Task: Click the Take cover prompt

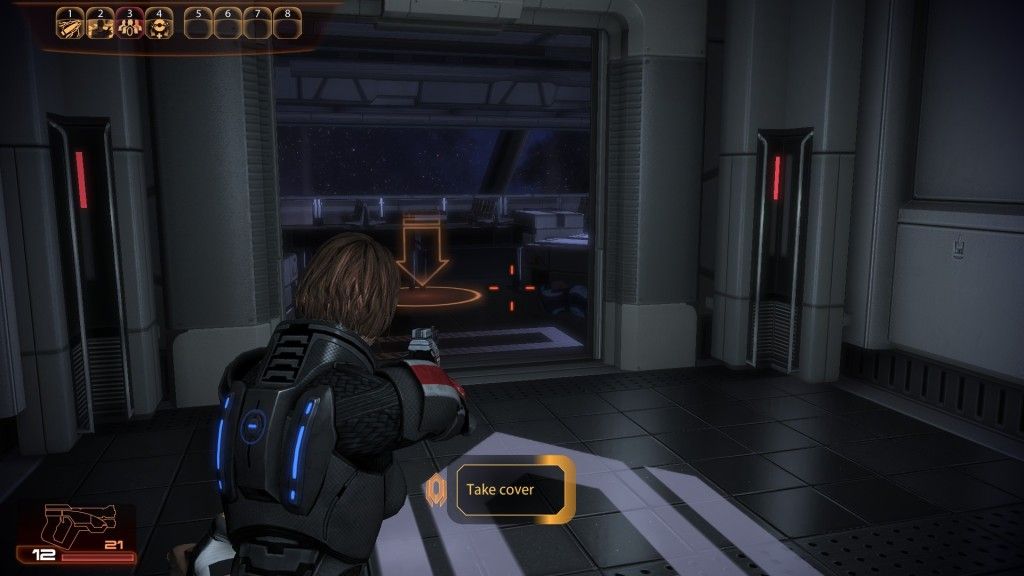Action: 510,489
